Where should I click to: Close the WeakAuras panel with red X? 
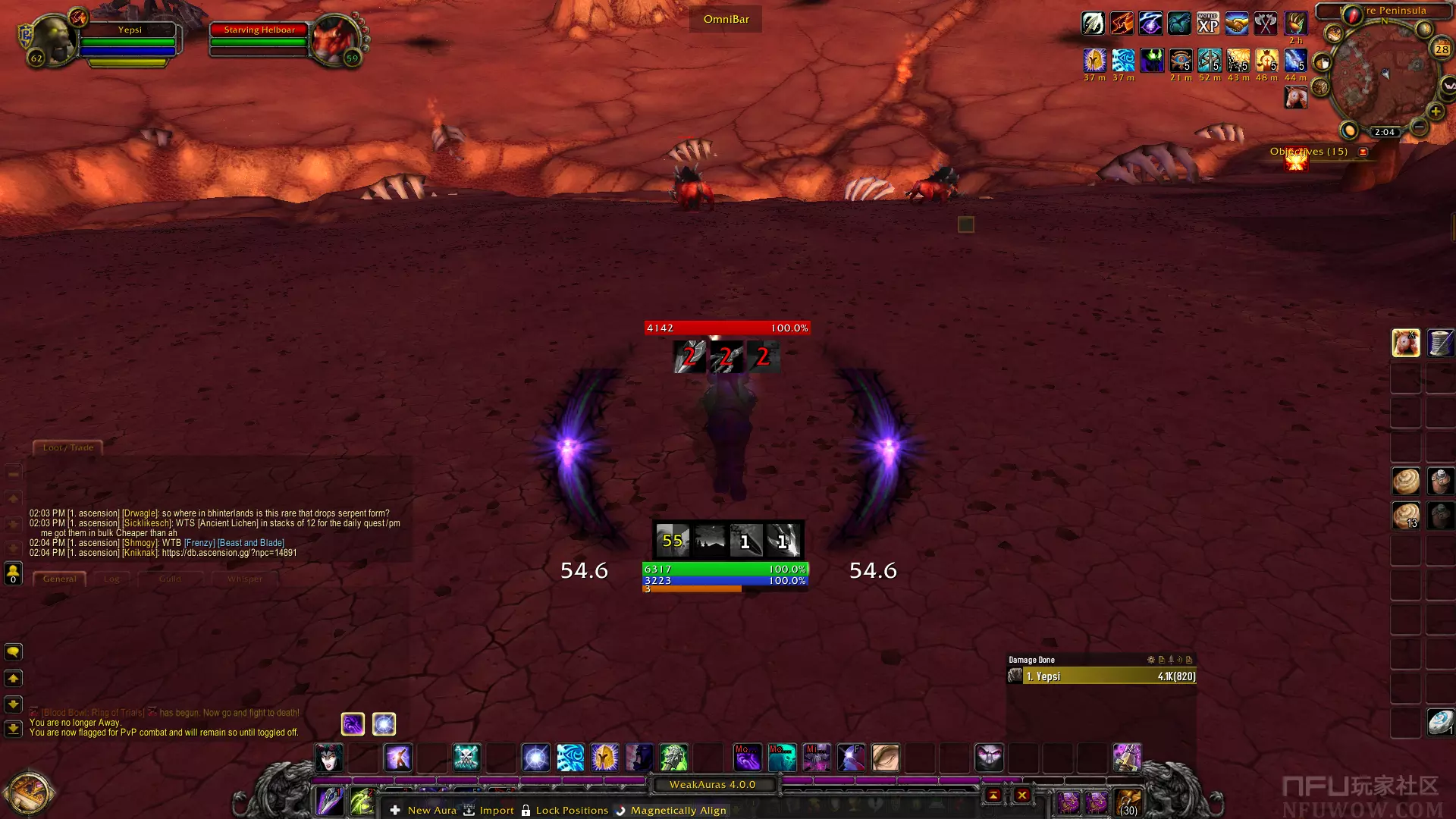coord(1022,795)
